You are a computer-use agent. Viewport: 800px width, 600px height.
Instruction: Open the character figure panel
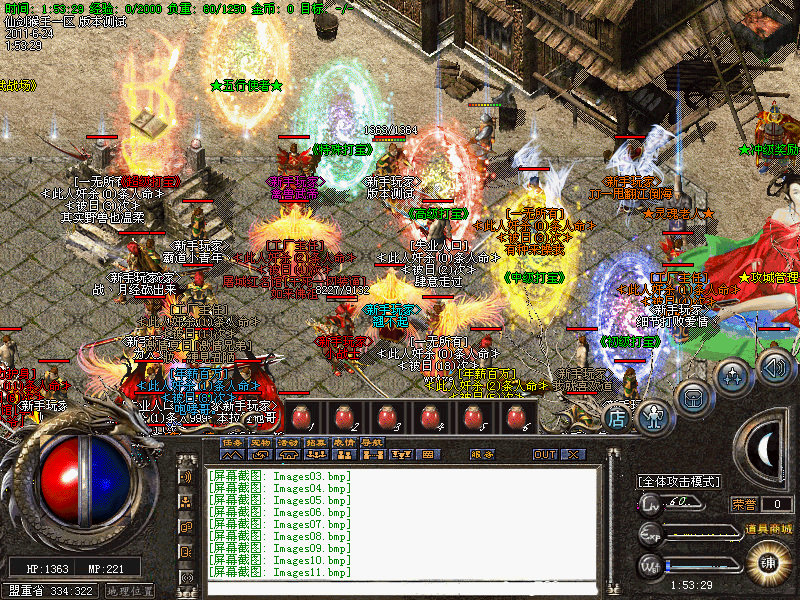pos(652,413)
